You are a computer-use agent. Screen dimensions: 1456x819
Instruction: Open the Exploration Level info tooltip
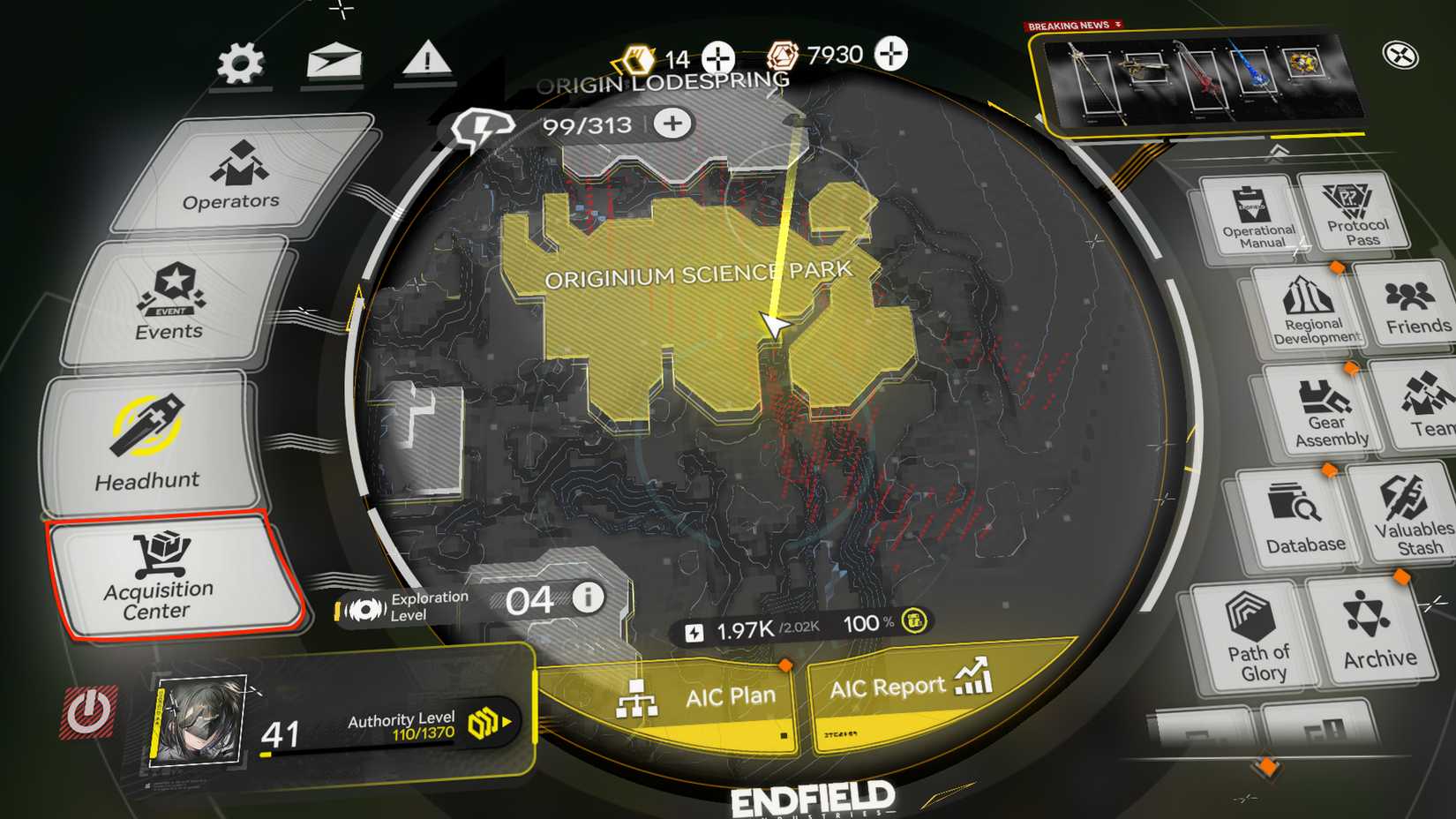[x=587, y=597]
